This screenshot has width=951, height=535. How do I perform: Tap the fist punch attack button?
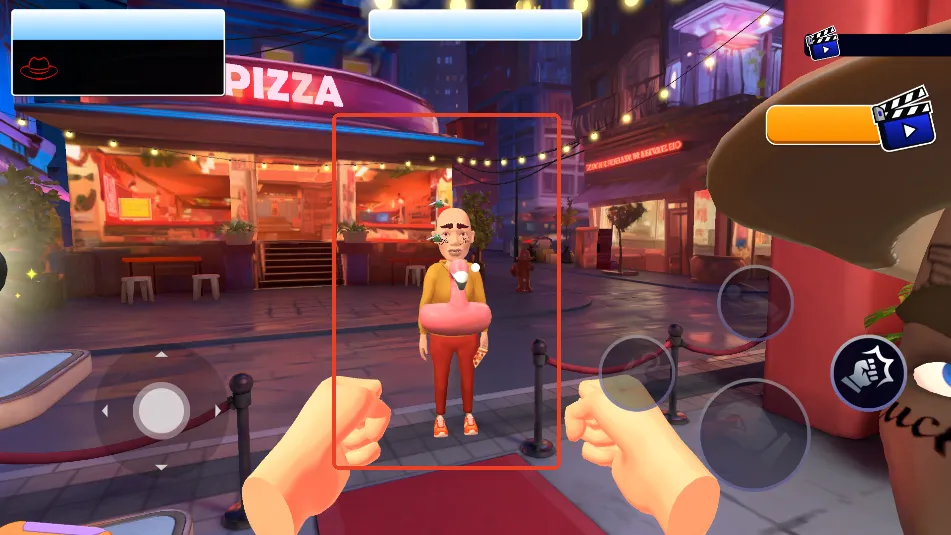coord(868,372)
